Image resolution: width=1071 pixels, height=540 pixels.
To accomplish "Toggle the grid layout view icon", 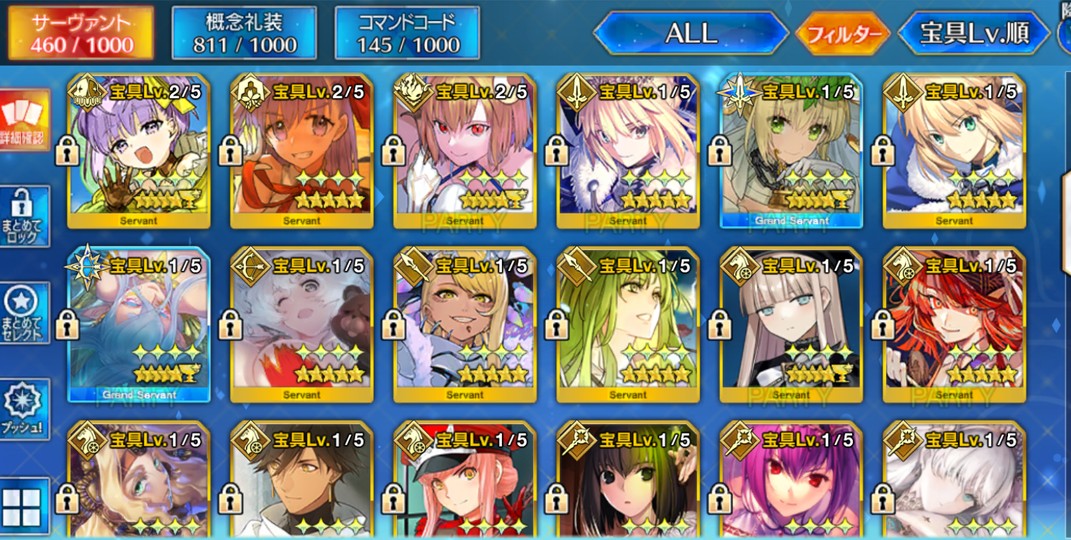I will point(23,507).
